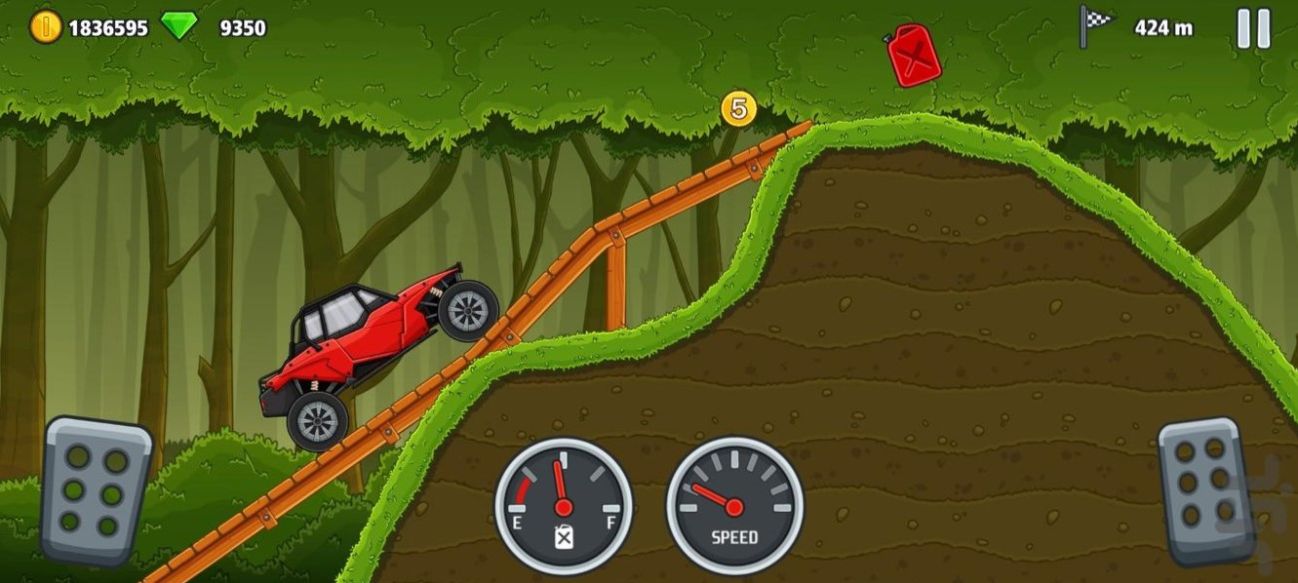Pause the game
Screen dimensions: 1298x583
1253,28
